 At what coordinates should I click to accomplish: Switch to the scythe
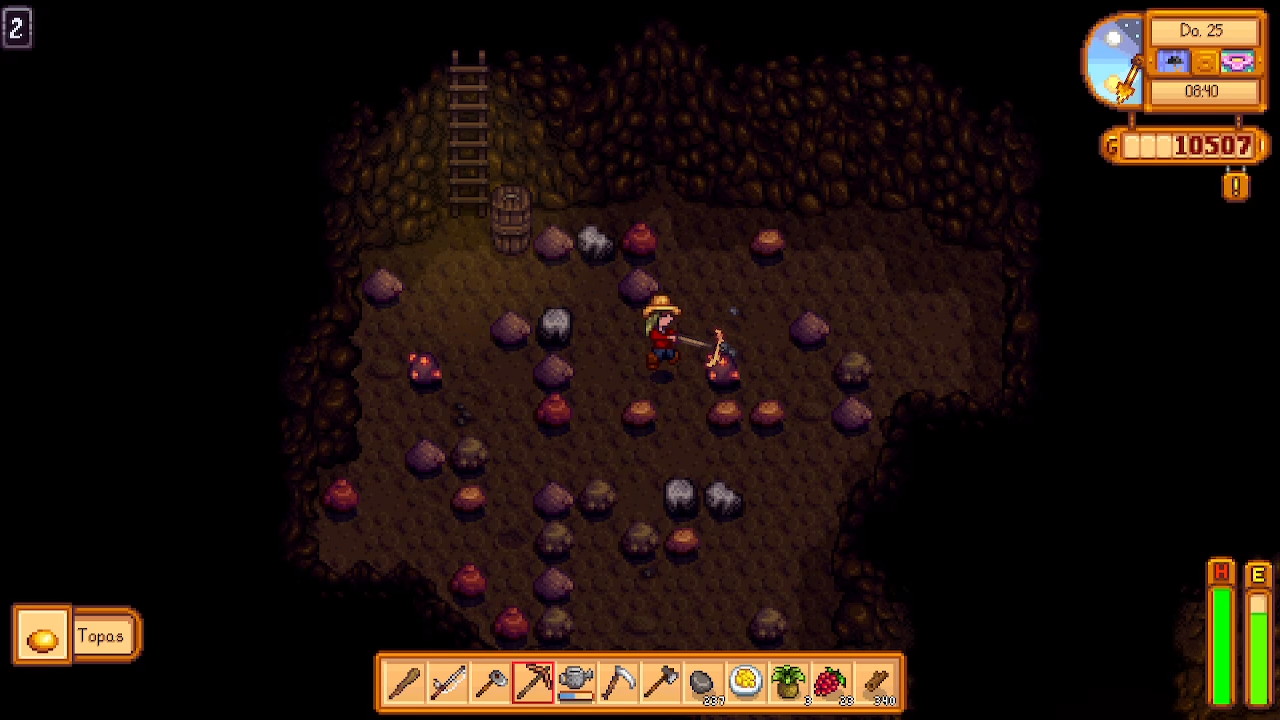tap(619, 683)
